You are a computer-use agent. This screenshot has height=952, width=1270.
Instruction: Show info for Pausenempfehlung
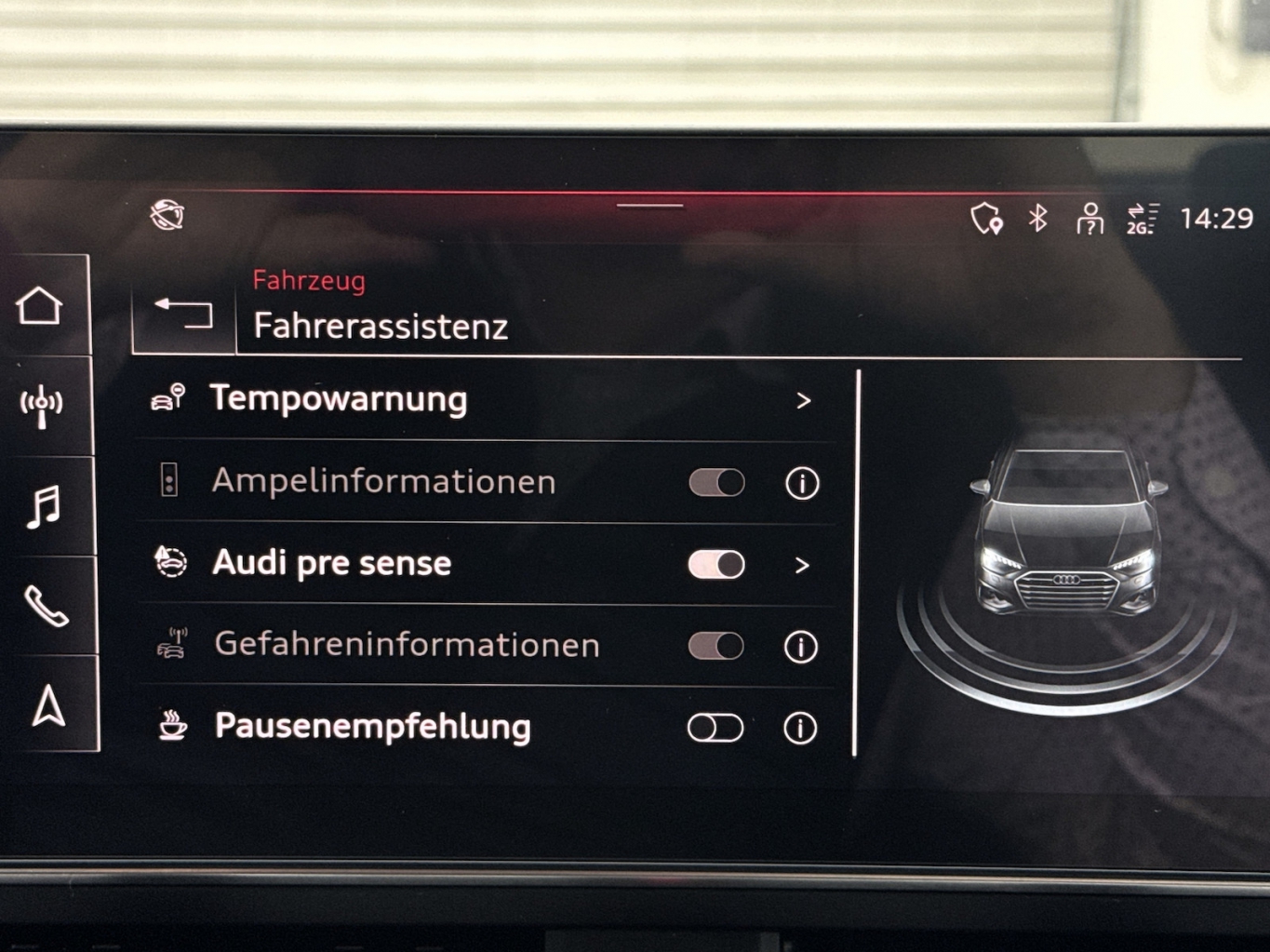click(800, 728)
